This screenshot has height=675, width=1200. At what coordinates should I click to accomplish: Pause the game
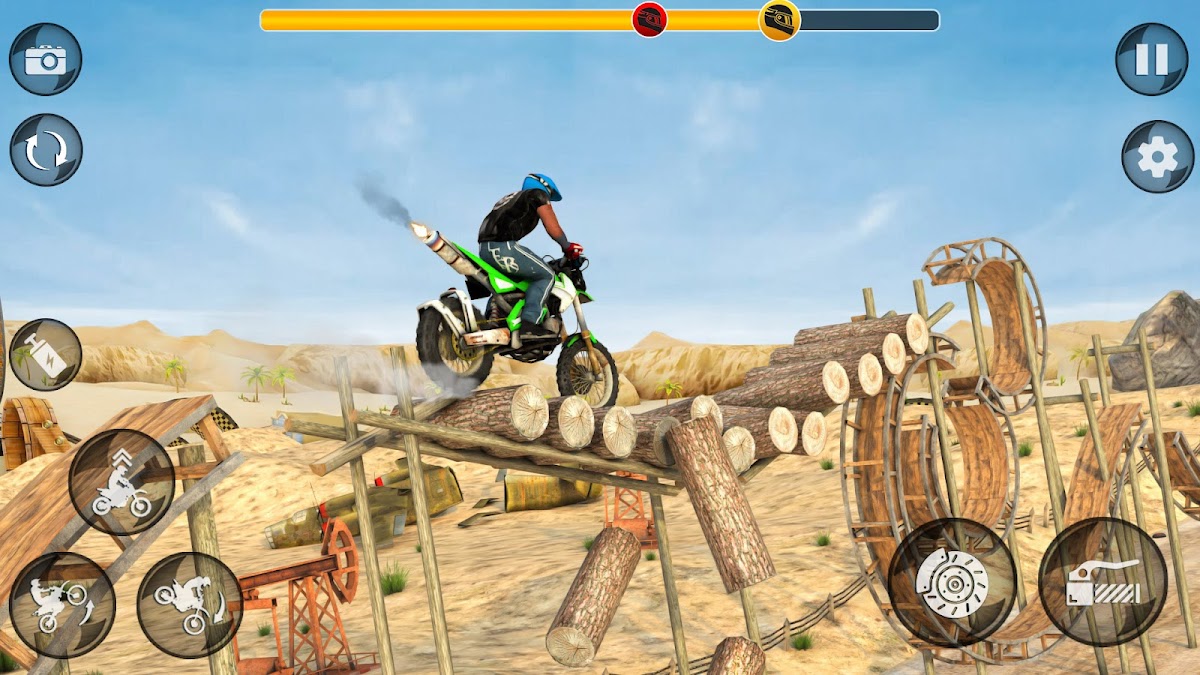point(1152,60)
